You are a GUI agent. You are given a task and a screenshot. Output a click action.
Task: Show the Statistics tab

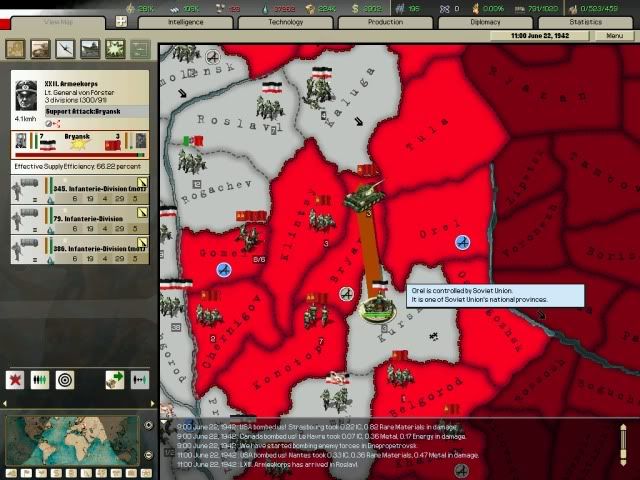(x=585, y=21)
